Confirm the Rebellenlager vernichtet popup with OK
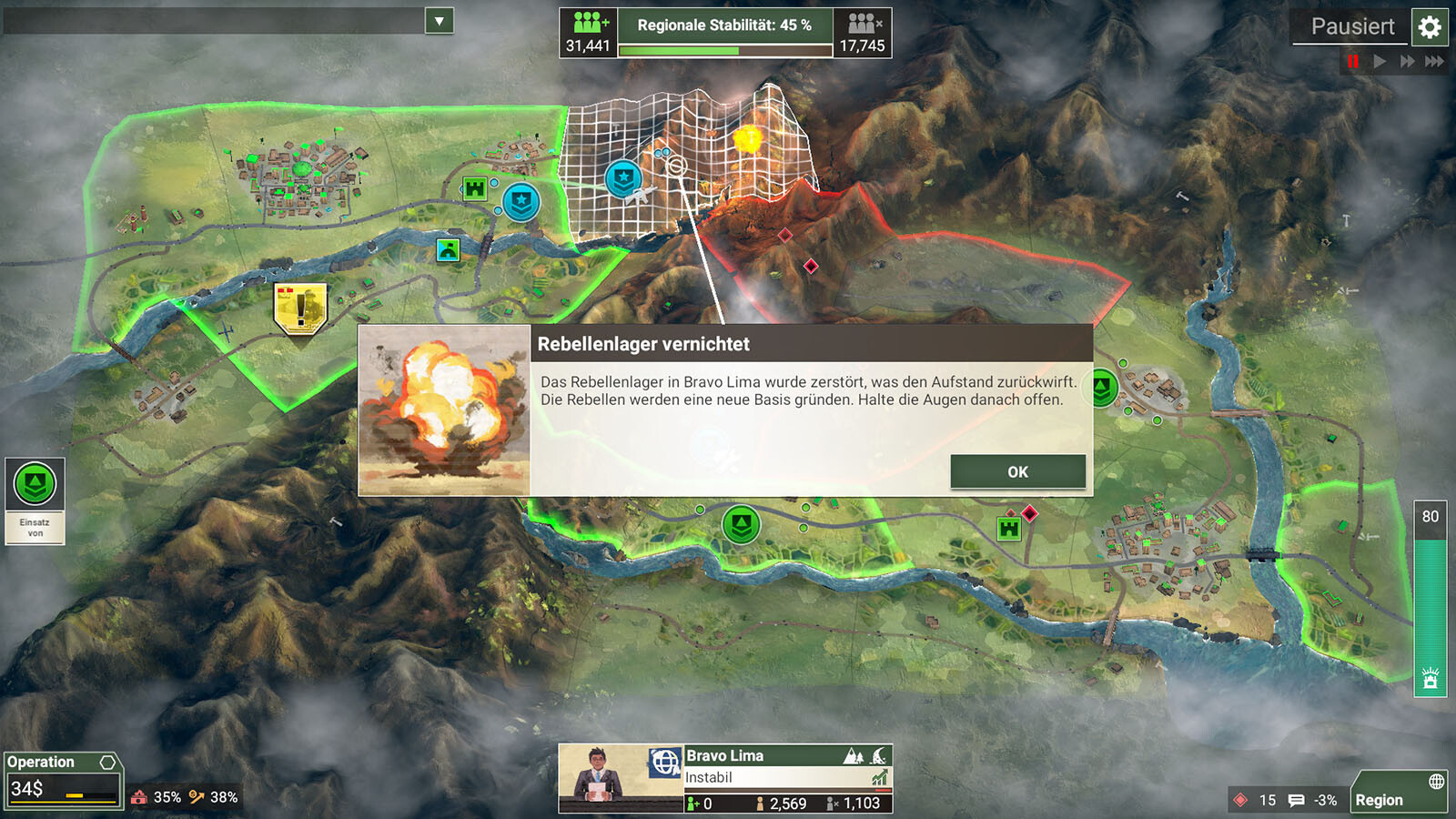The height and width of the screenshot is (819, 1456). (x=1017, y=471)
